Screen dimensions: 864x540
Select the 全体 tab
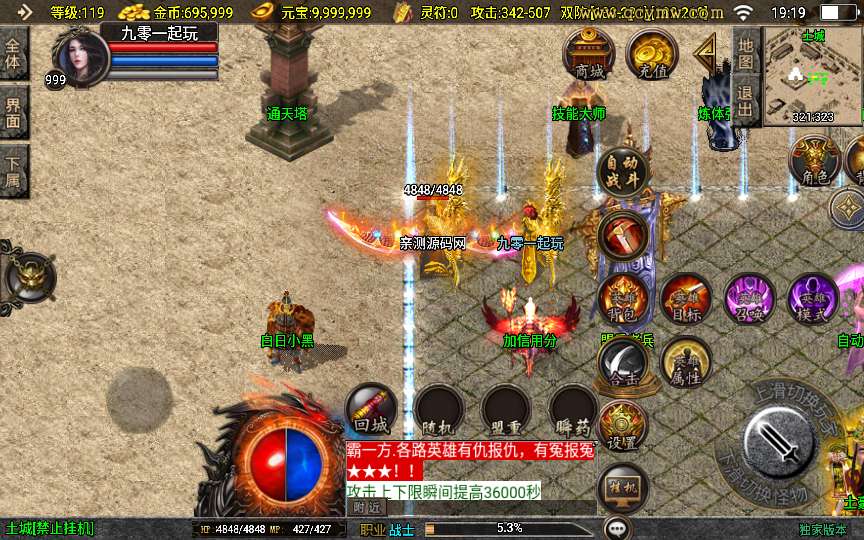tap(14, 54)
